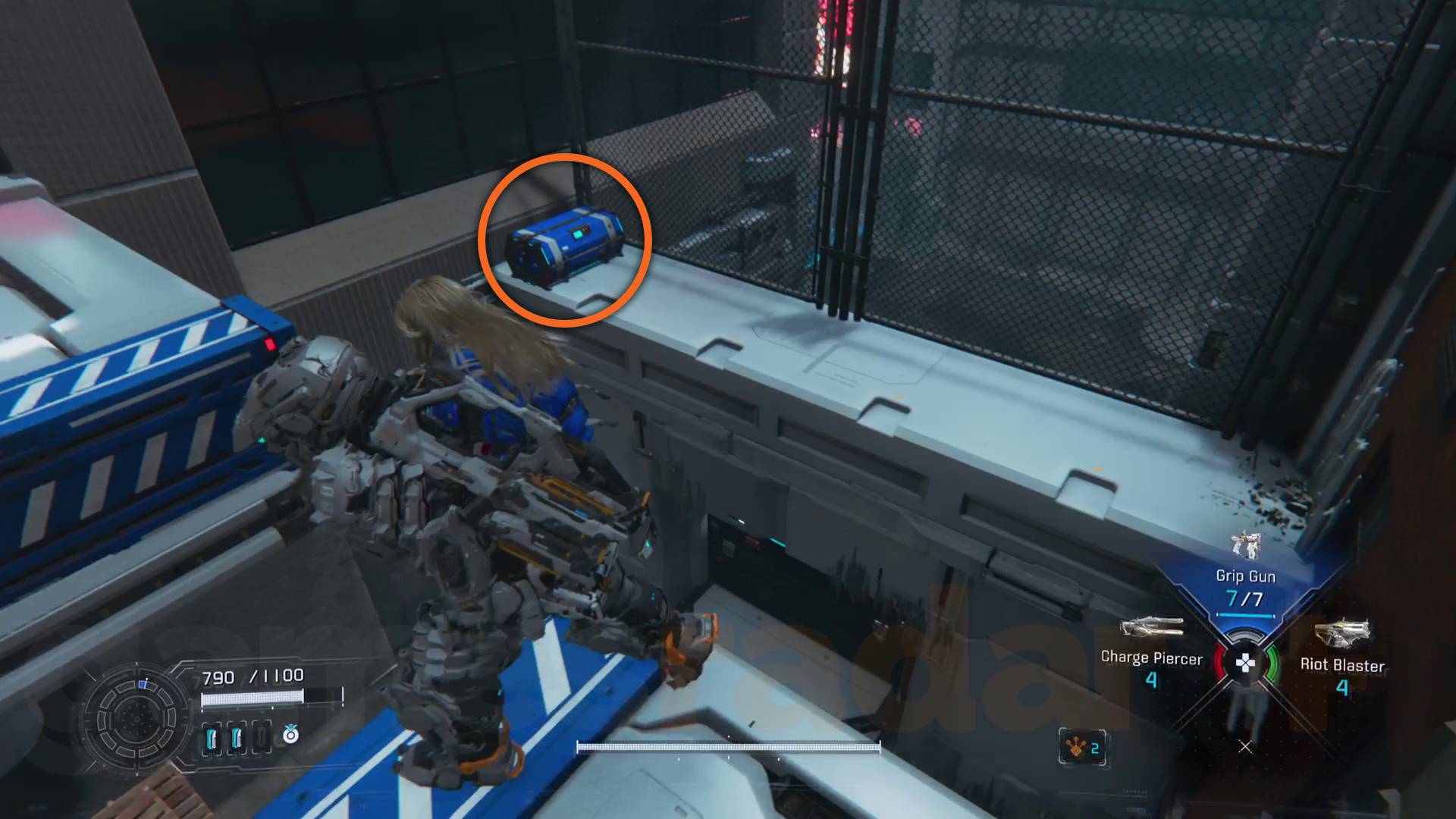Select the Riot Blaster count number 4

[1342, 689]
